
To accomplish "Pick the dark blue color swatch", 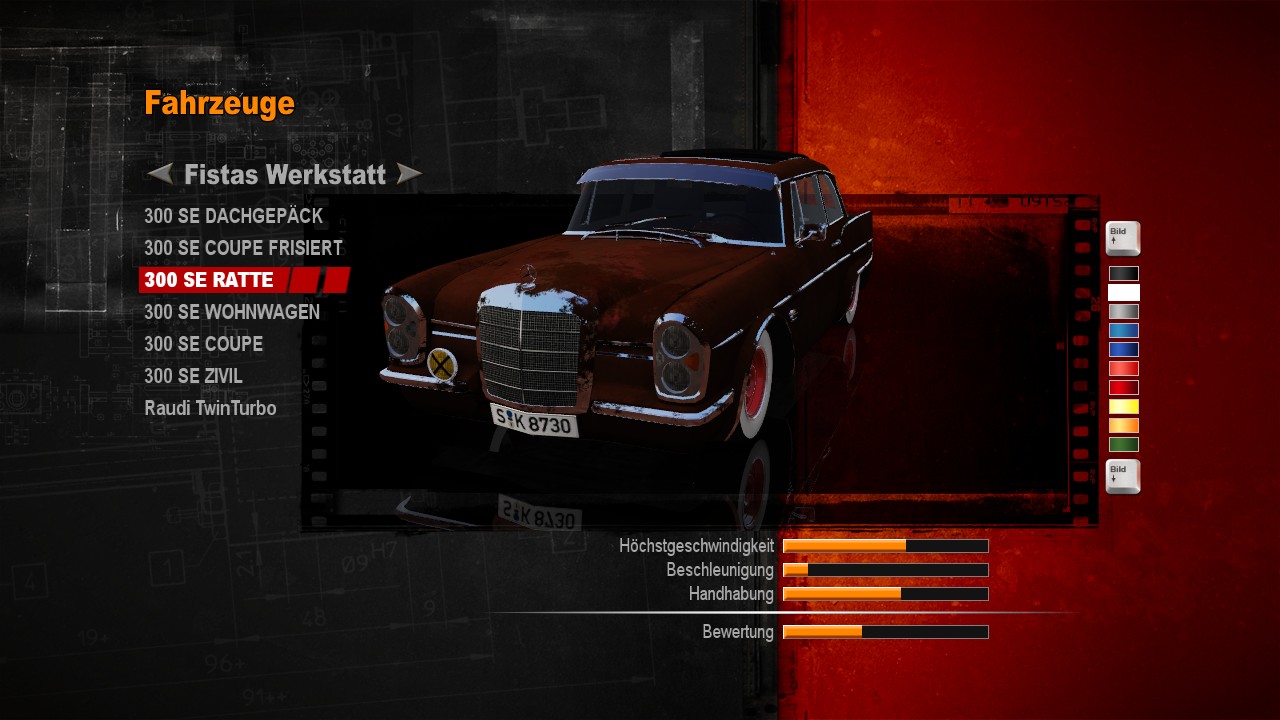I will (1123, 349).
